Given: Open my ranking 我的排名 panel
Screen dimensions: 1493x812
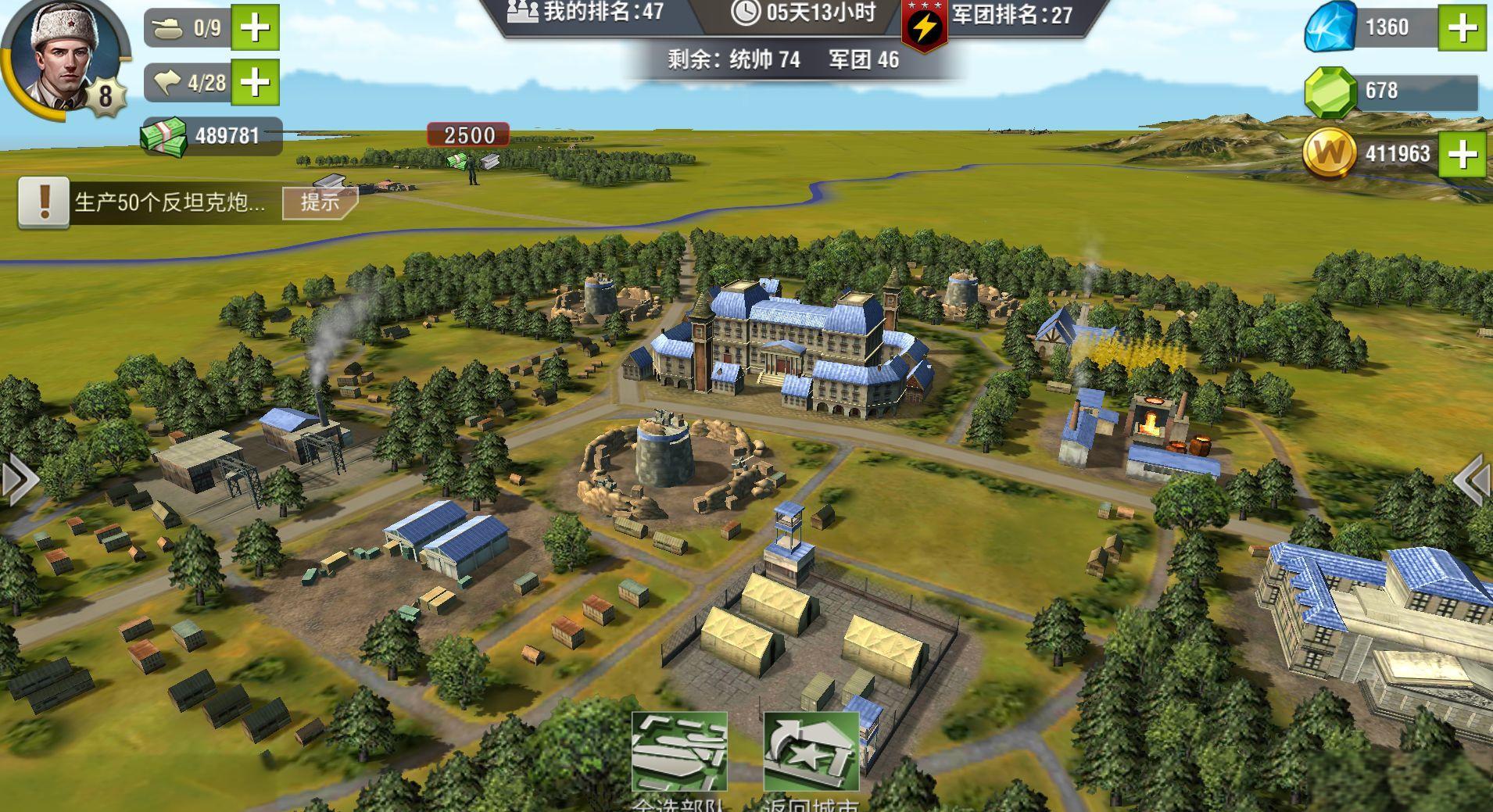Looking at the screenshot, I should click(x=586, y=13).
